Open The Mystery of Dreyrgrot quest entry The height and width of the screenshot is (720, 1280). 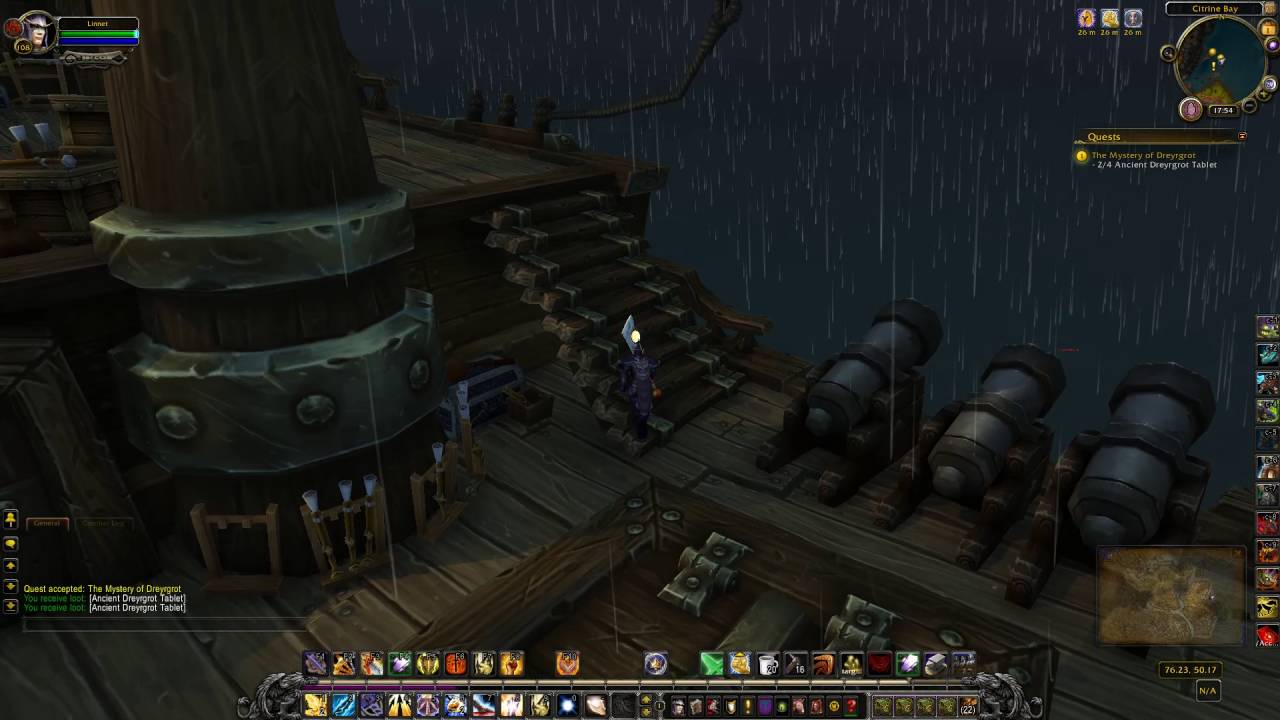[1143, 155]
